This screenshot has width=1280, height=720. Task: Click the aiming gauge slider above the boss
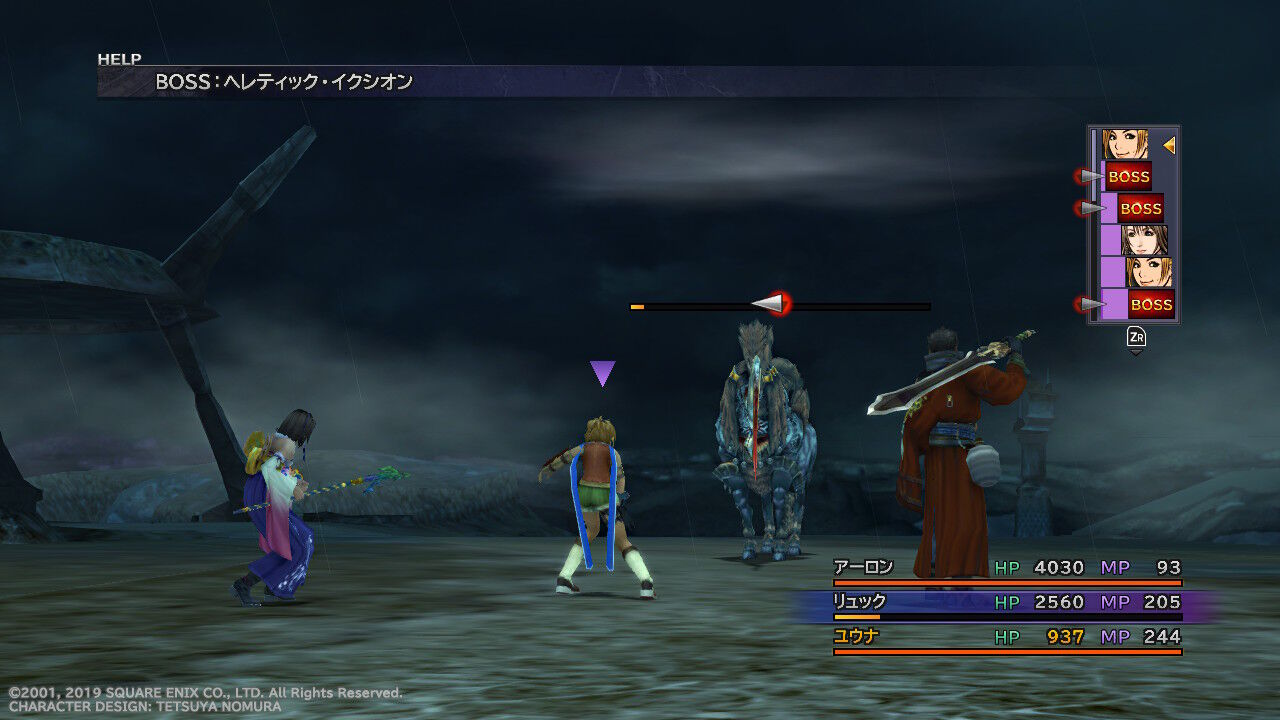pyautogui.click(x=770, y=305)
